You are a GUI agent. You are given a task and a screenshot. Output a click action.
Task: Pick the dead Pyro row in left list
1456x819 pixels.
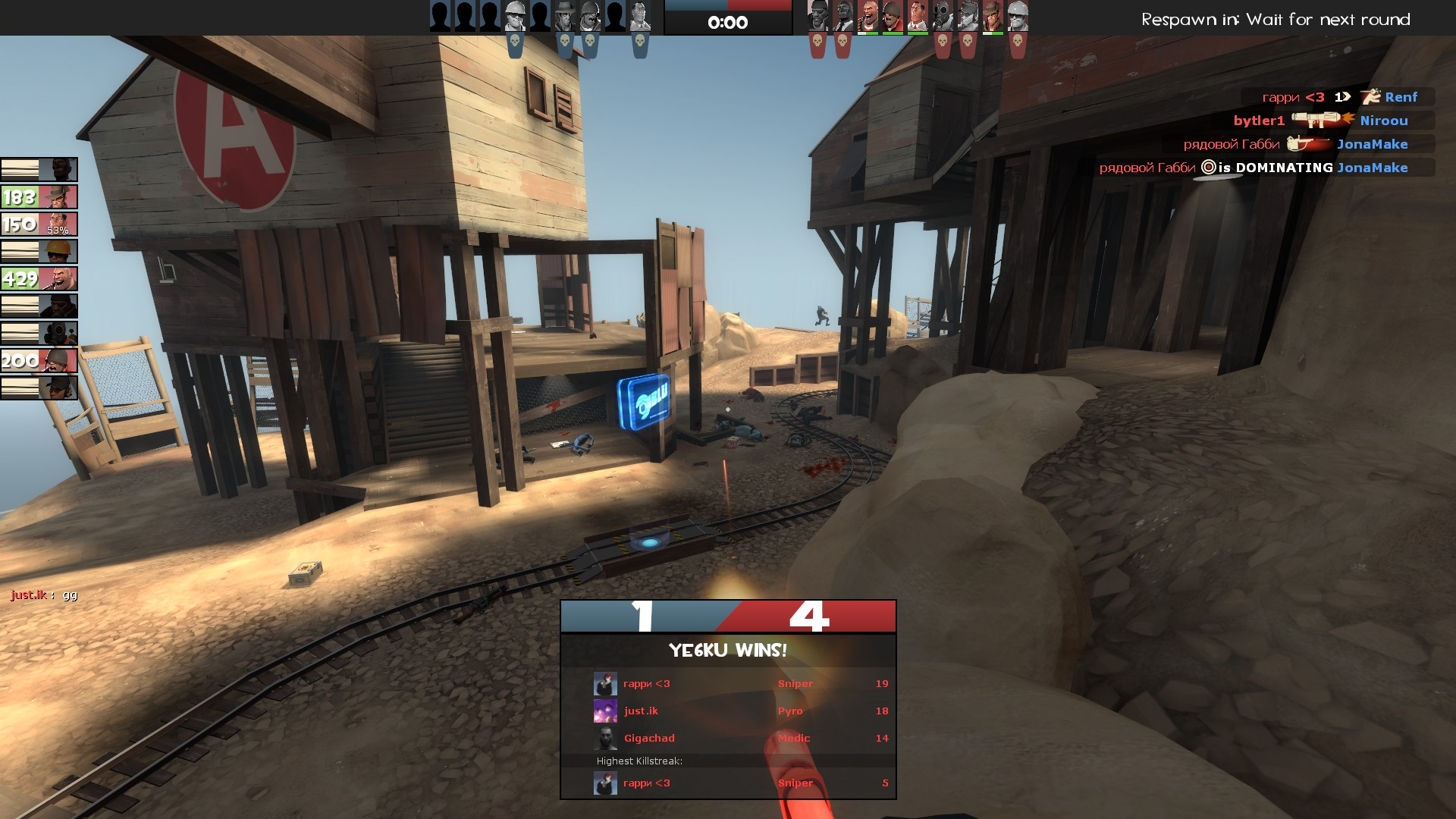pos(39,334)
